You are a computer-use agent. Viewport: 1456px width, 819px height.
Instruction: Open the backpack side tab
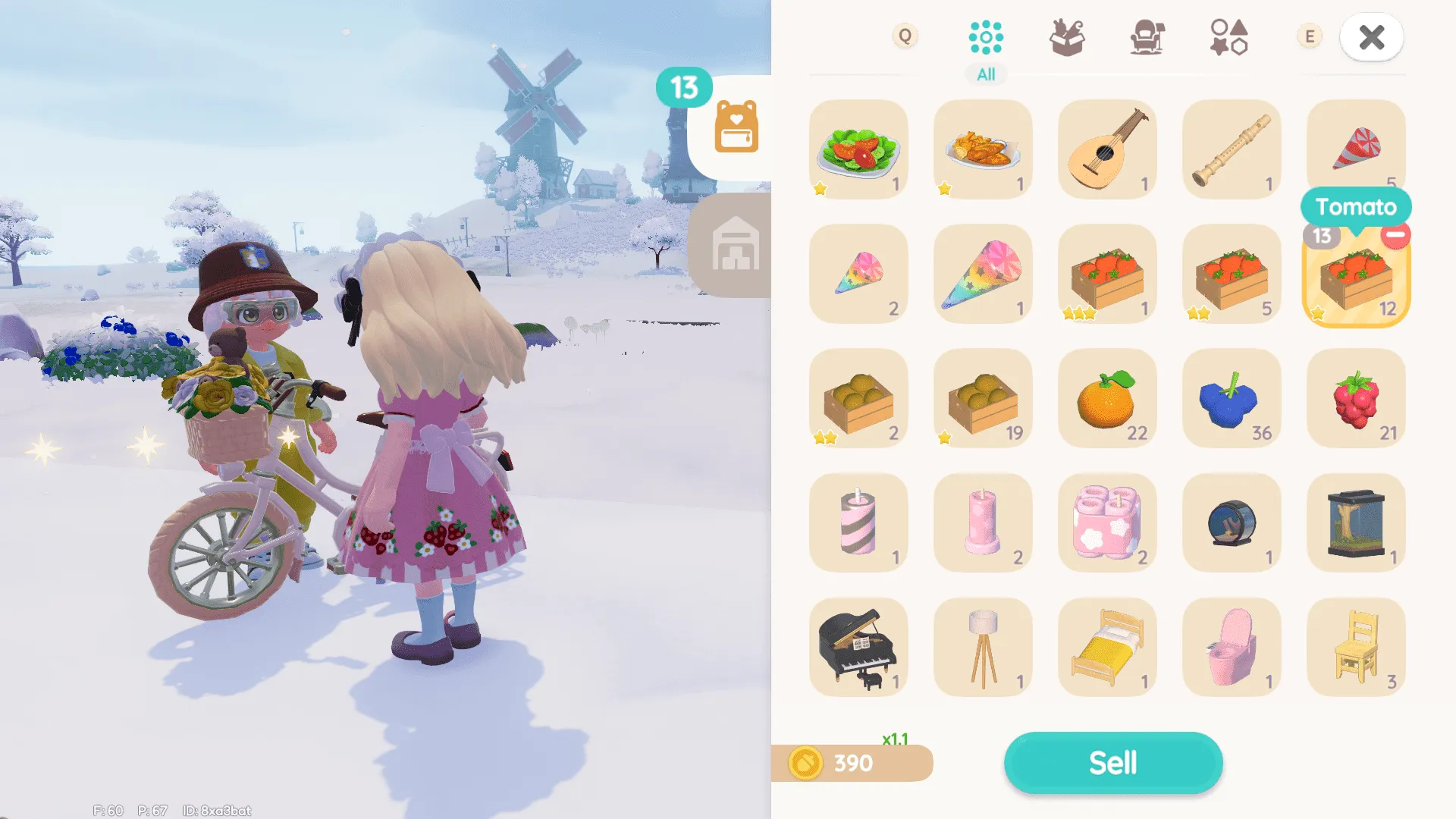pos(736,127)
